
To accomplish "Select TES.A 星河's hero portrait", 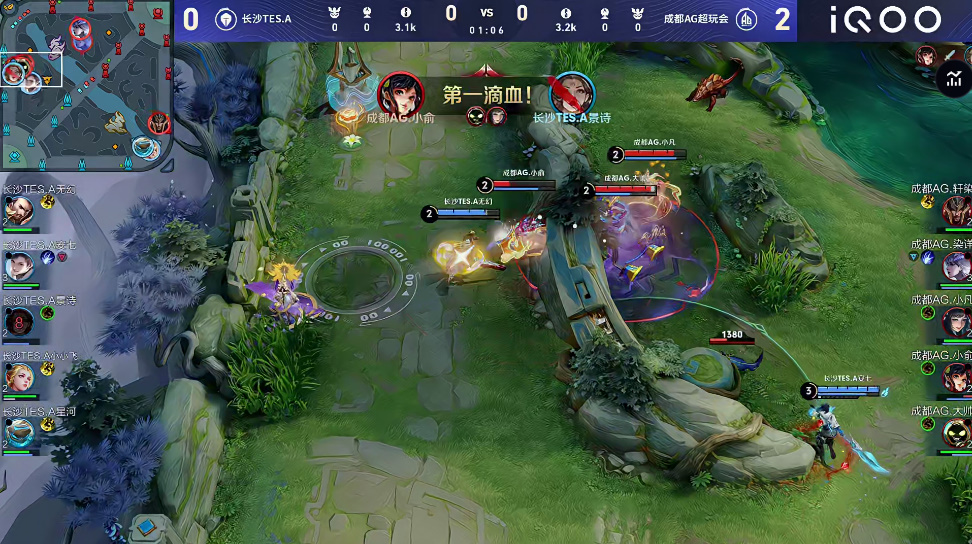I will [17, 432].
